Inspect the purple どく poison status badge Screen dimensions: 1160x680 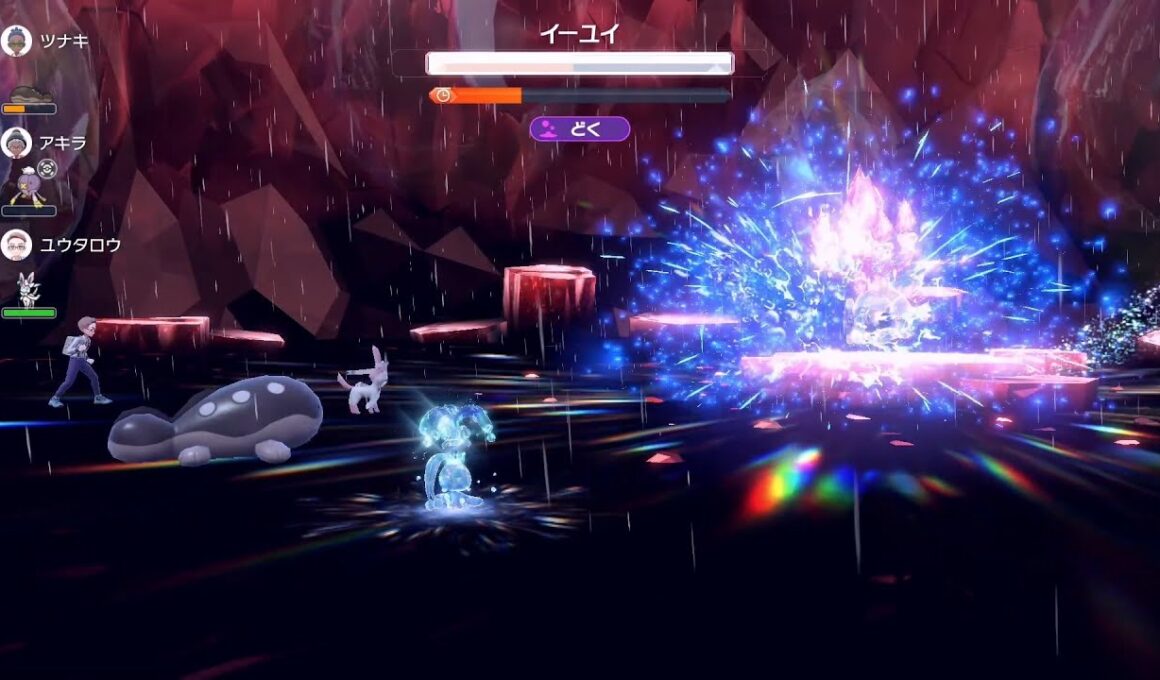580,129
